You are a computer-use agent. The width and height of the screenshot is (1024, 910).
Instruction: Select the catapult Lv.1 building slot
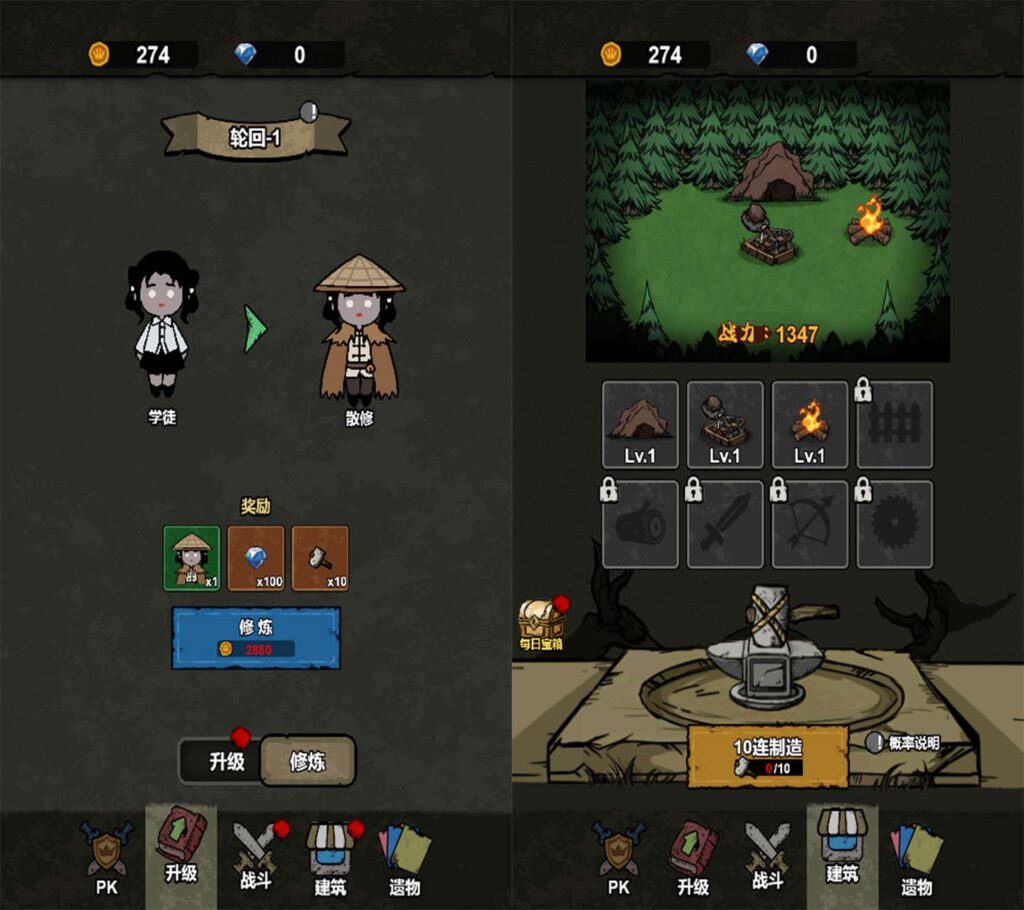coord(725,425)
